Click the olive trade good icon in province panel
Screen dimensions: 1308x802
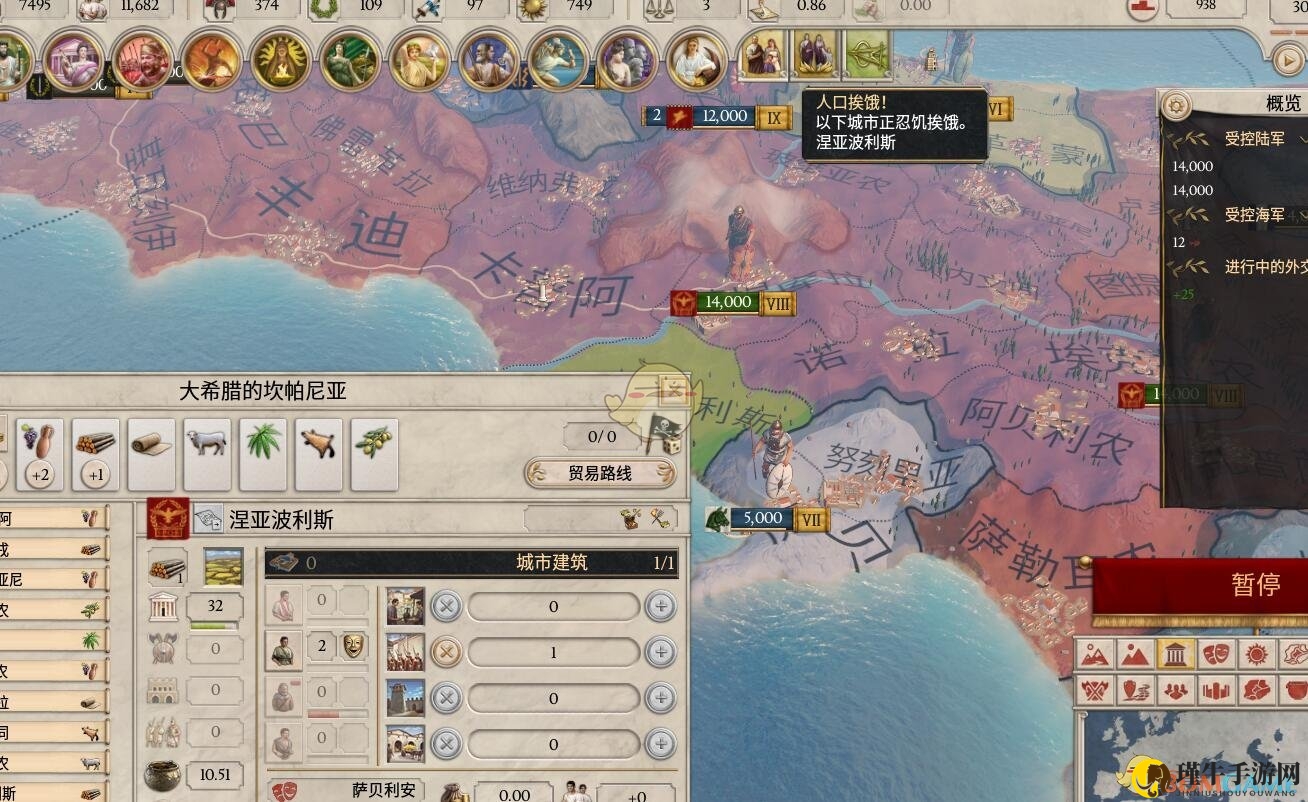pos(373,443)
